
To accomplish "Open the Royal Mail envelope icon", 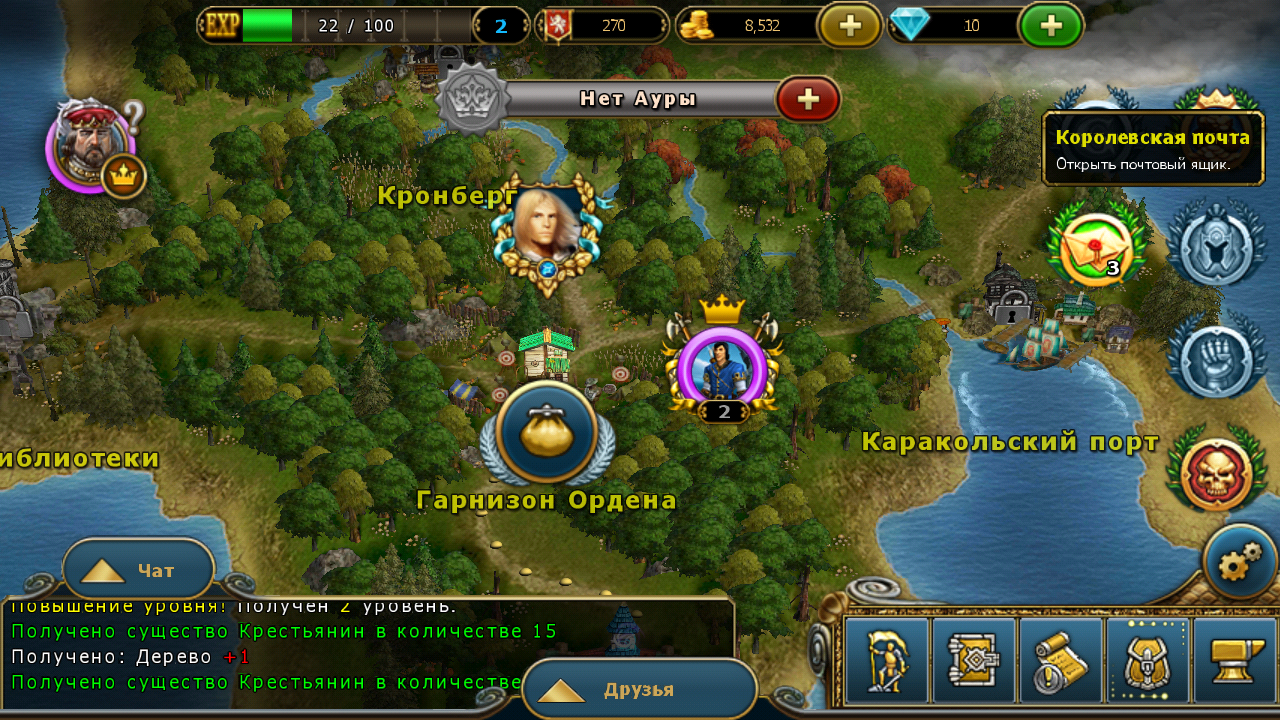I will click(x=1095, y=247).
